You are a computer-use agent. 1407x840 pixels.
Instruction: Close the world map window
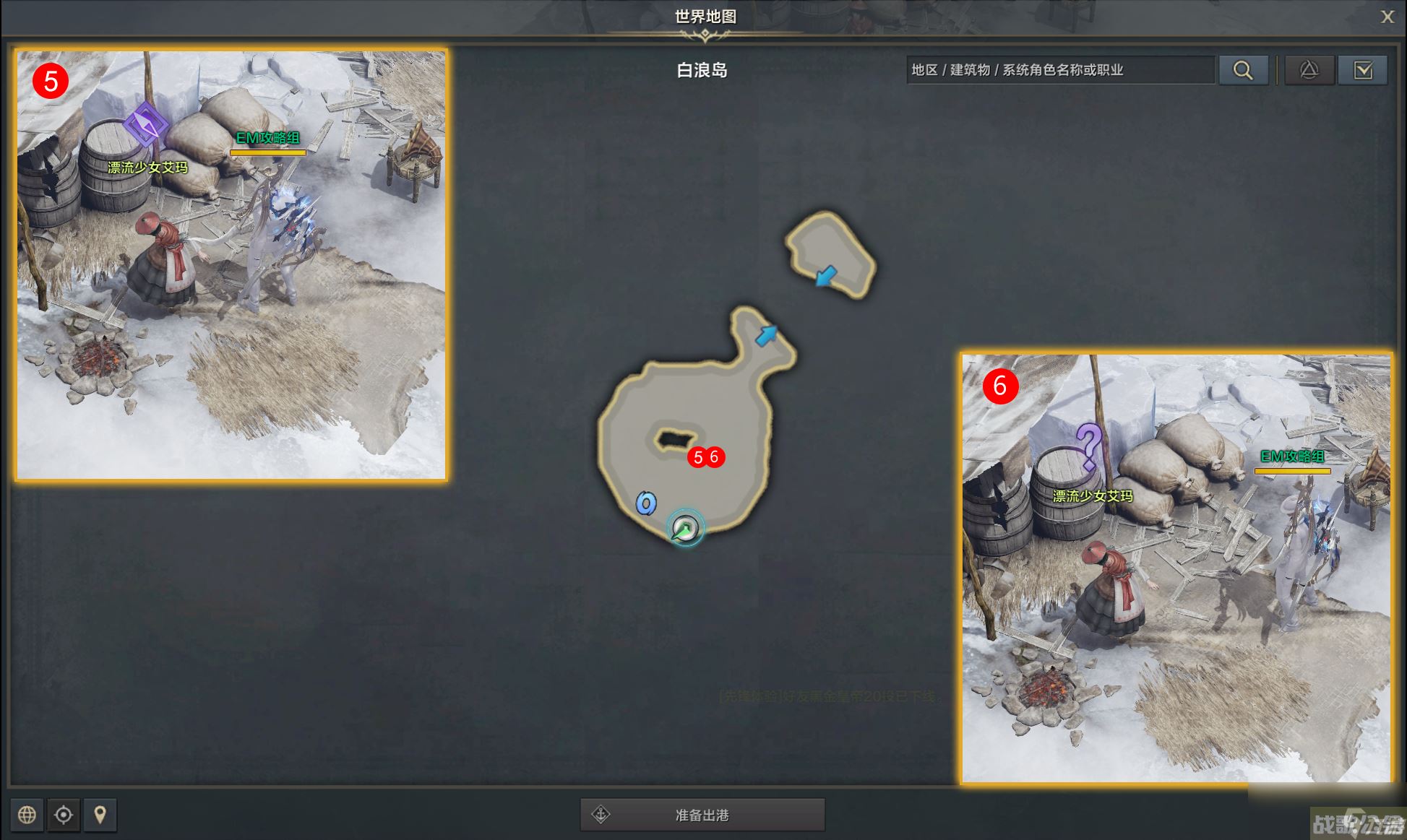(x=1387, y=17)
